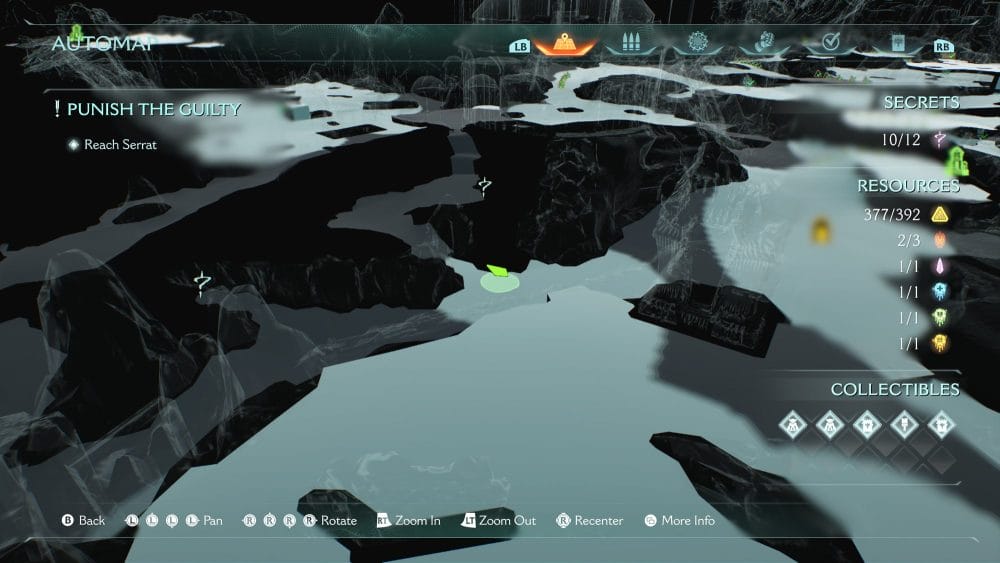Open the codex book tab

click(x=896, y=44)
